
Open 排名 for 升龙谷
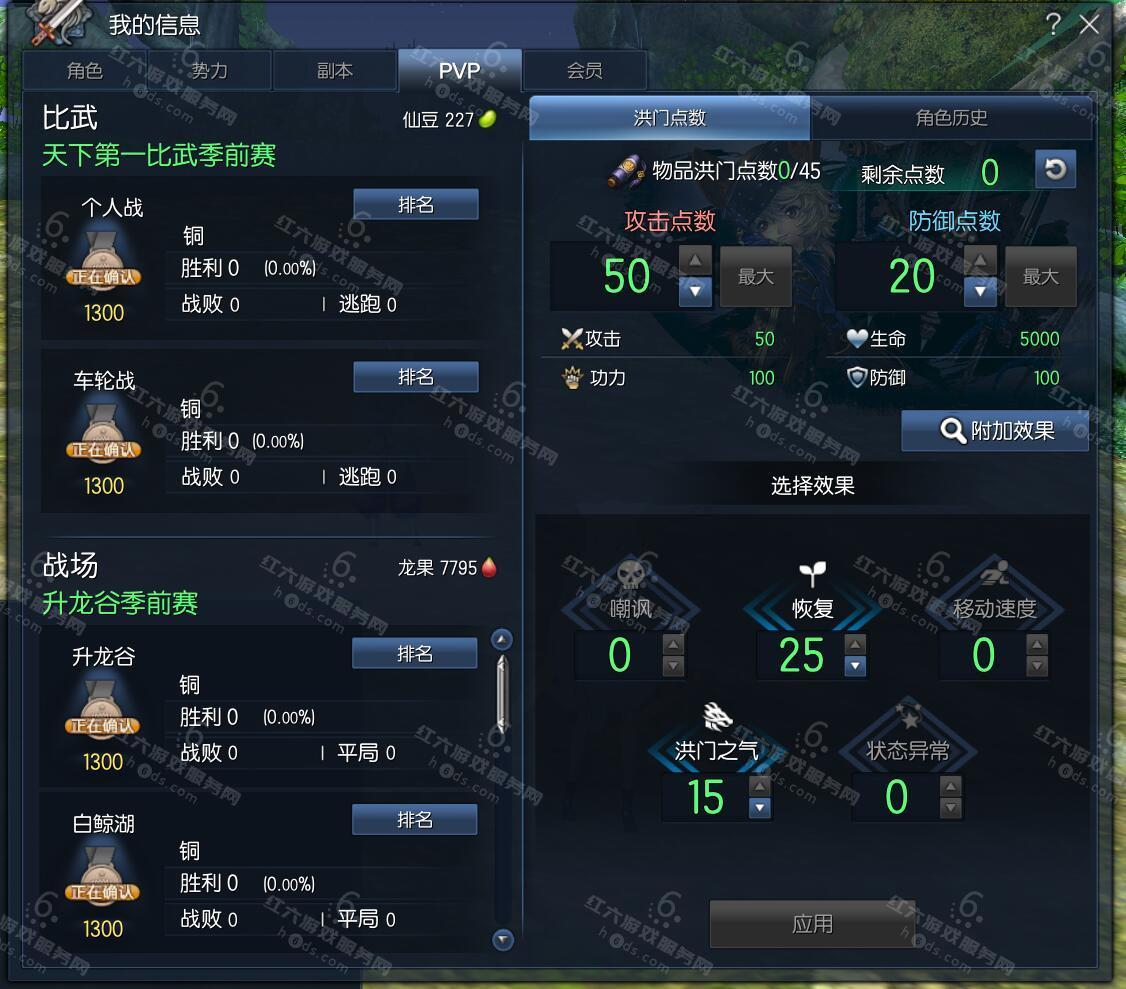414,654
